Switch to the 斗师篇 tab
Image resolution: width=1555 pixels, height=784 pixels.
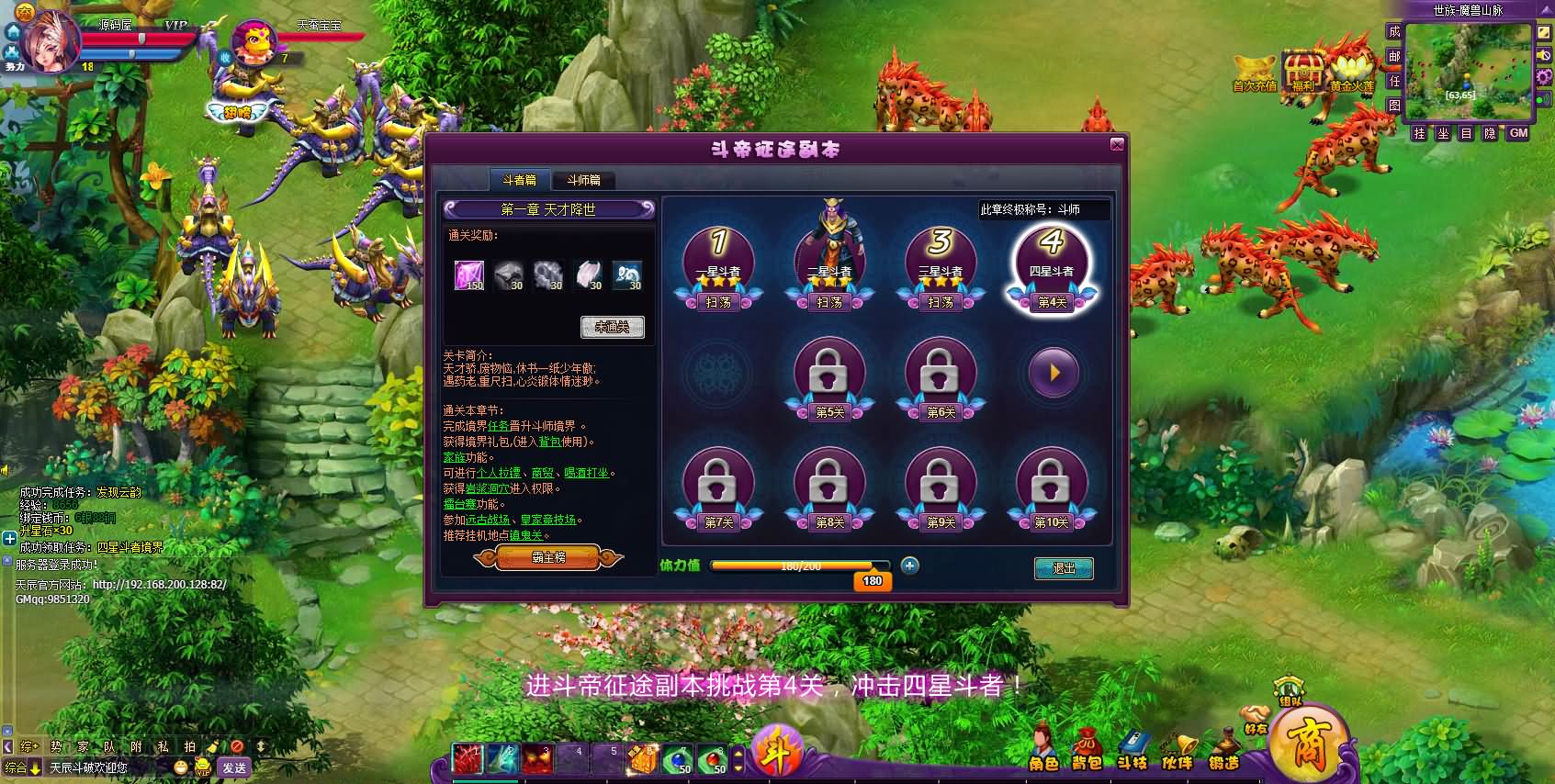[583, 180]
